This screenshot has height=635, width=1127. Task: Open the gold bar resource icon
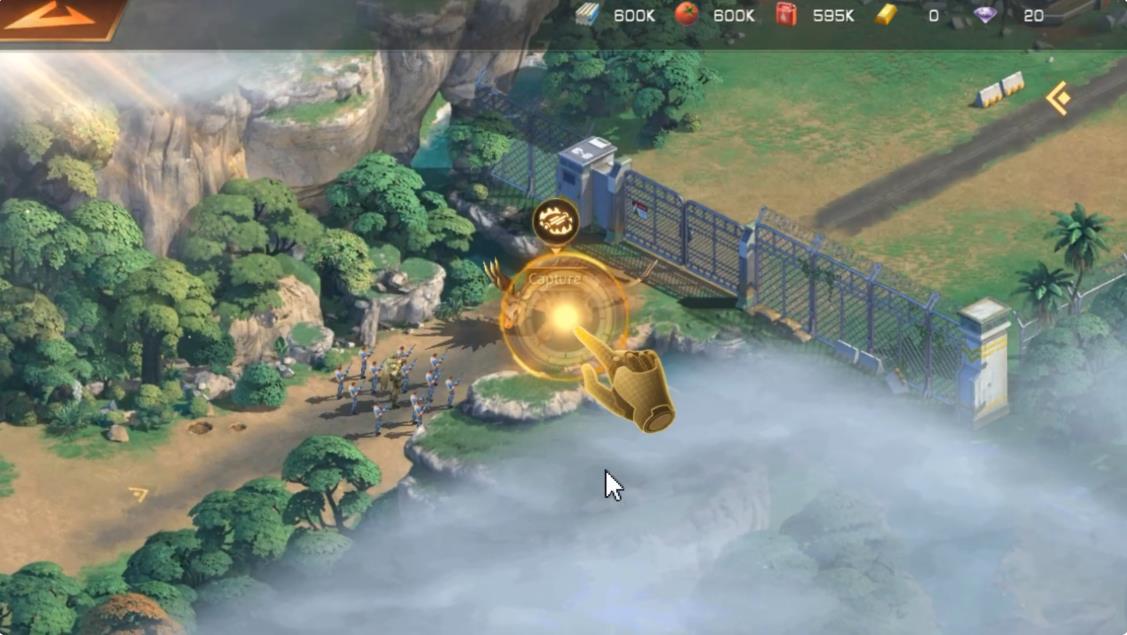pos(886,14)
